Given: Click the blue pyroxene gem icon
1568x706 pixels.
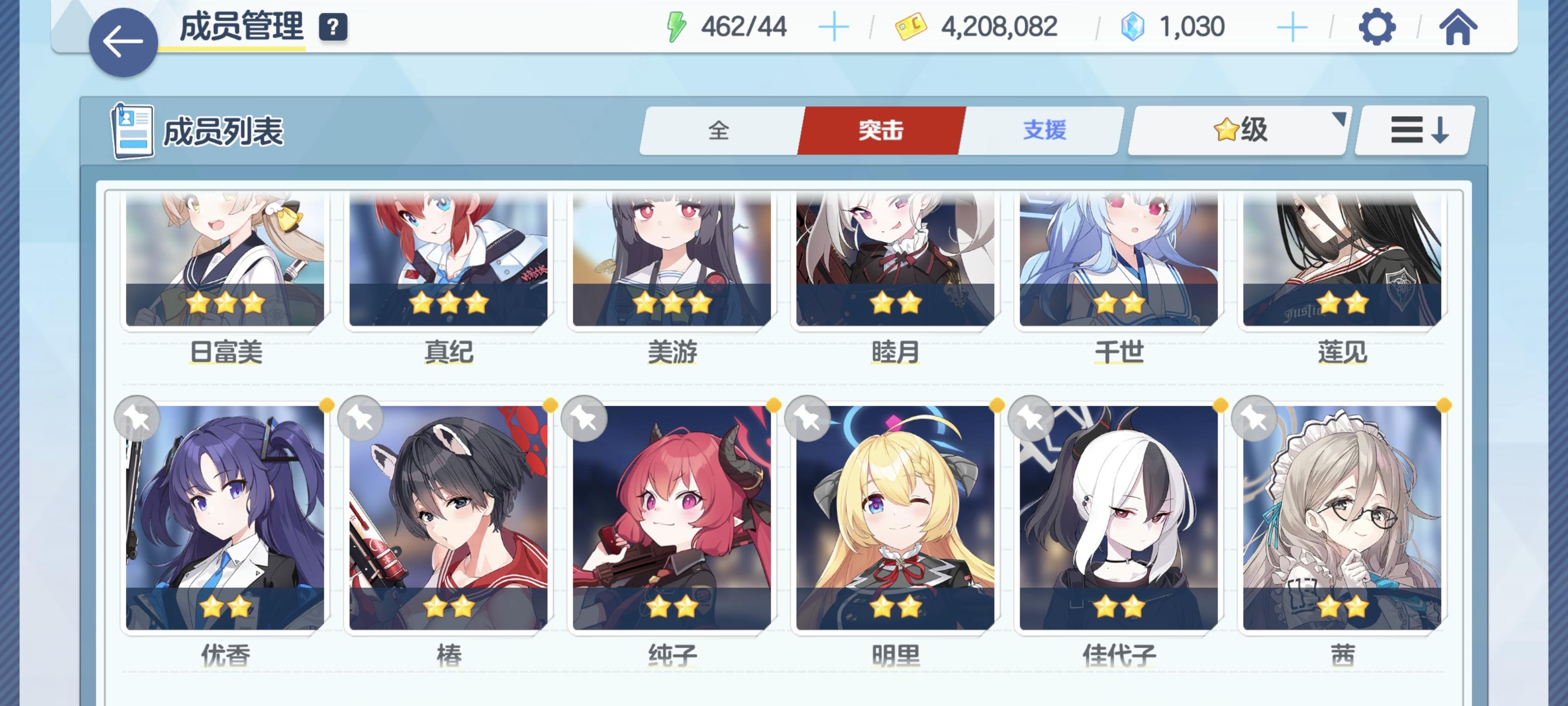Looking at the screenshot, I should coord(1133,25).
